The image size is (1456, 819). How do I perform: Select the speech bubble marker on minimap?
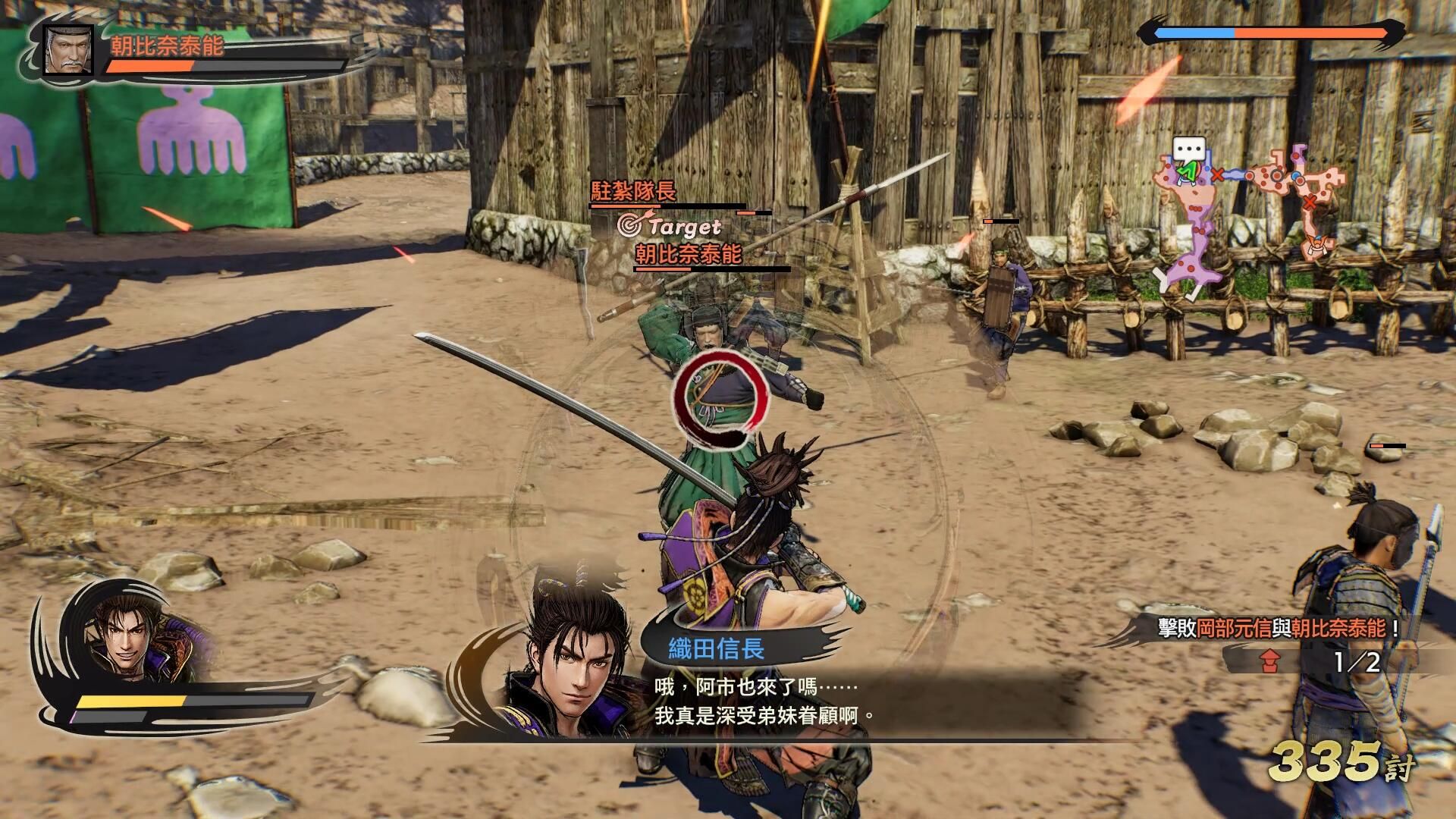pyautogui.click(x=1188, y=148)
